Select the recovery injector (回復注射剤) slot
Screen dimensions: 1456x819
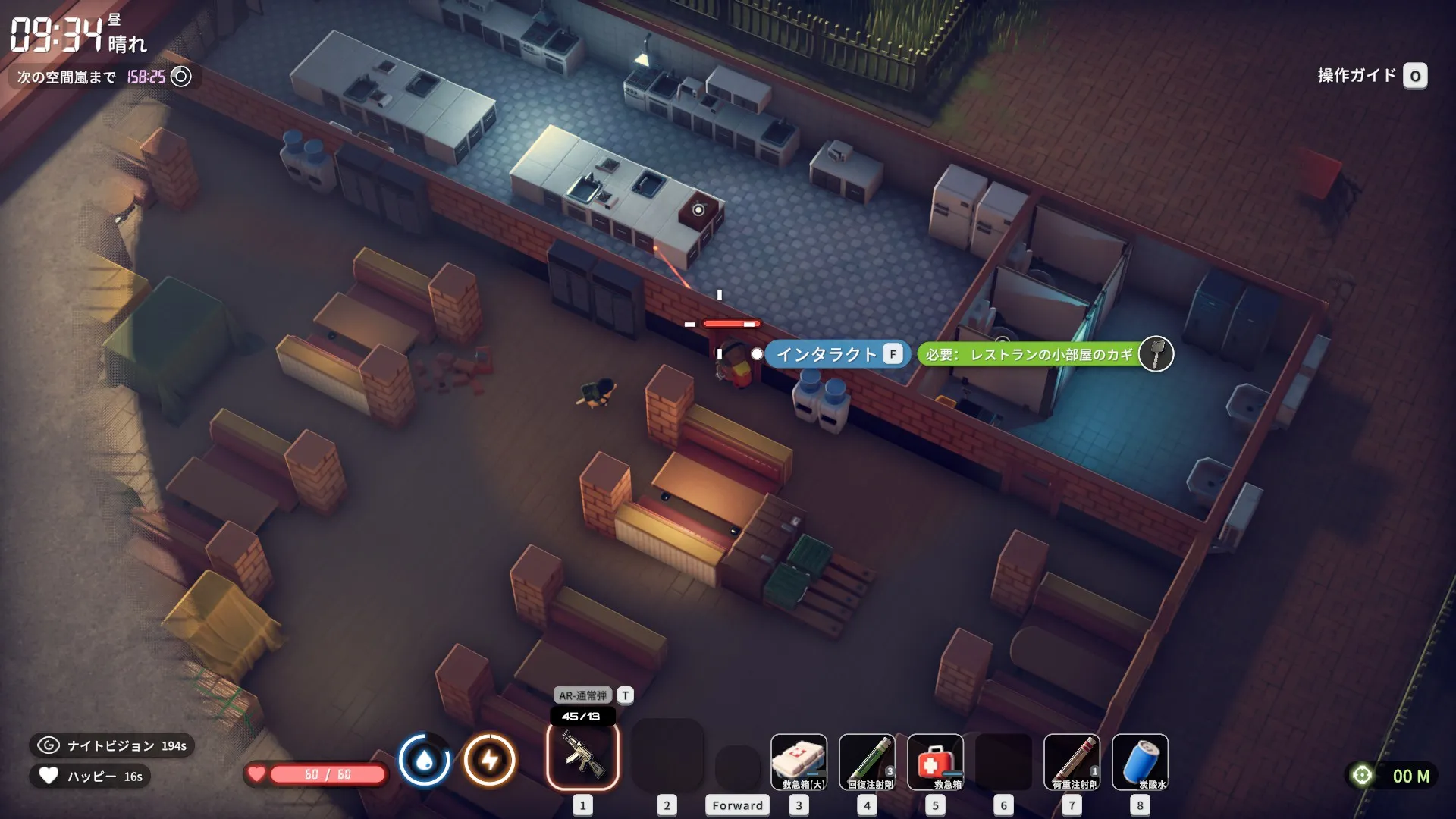click(x=867, y=761)
